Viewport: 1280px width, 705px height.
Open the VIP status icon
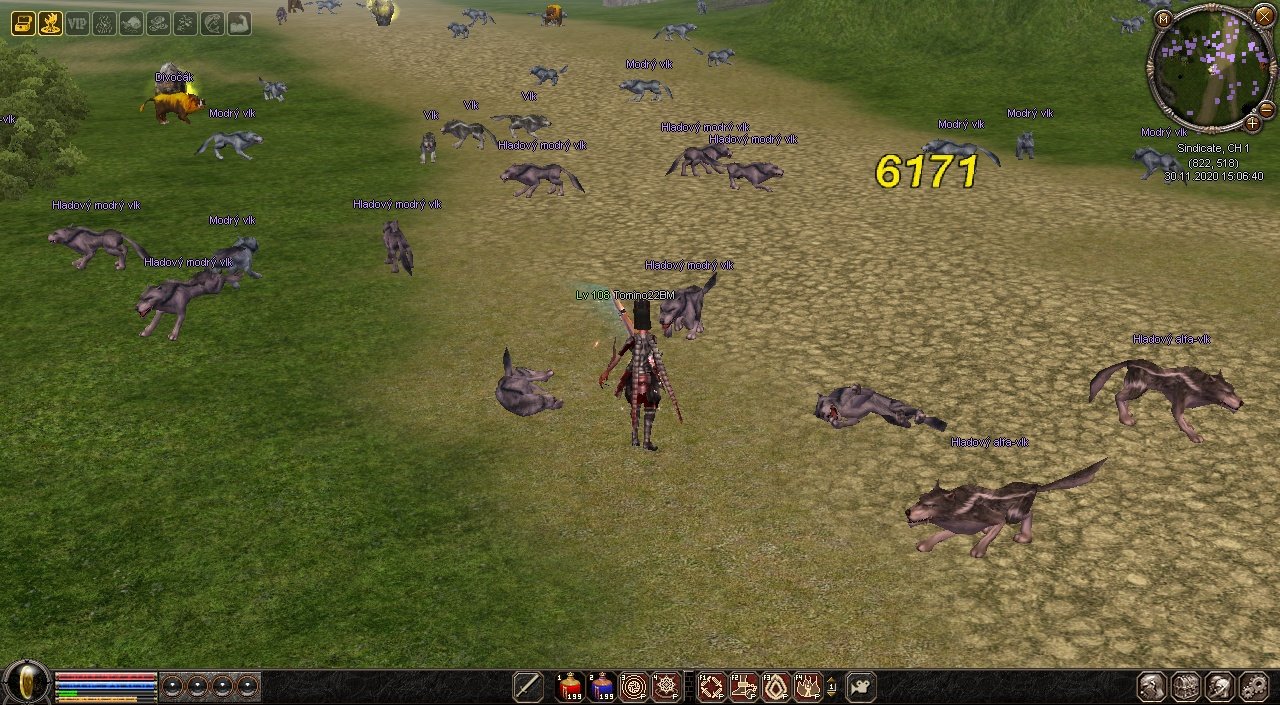pyautogui.click(x=77, y=23)
